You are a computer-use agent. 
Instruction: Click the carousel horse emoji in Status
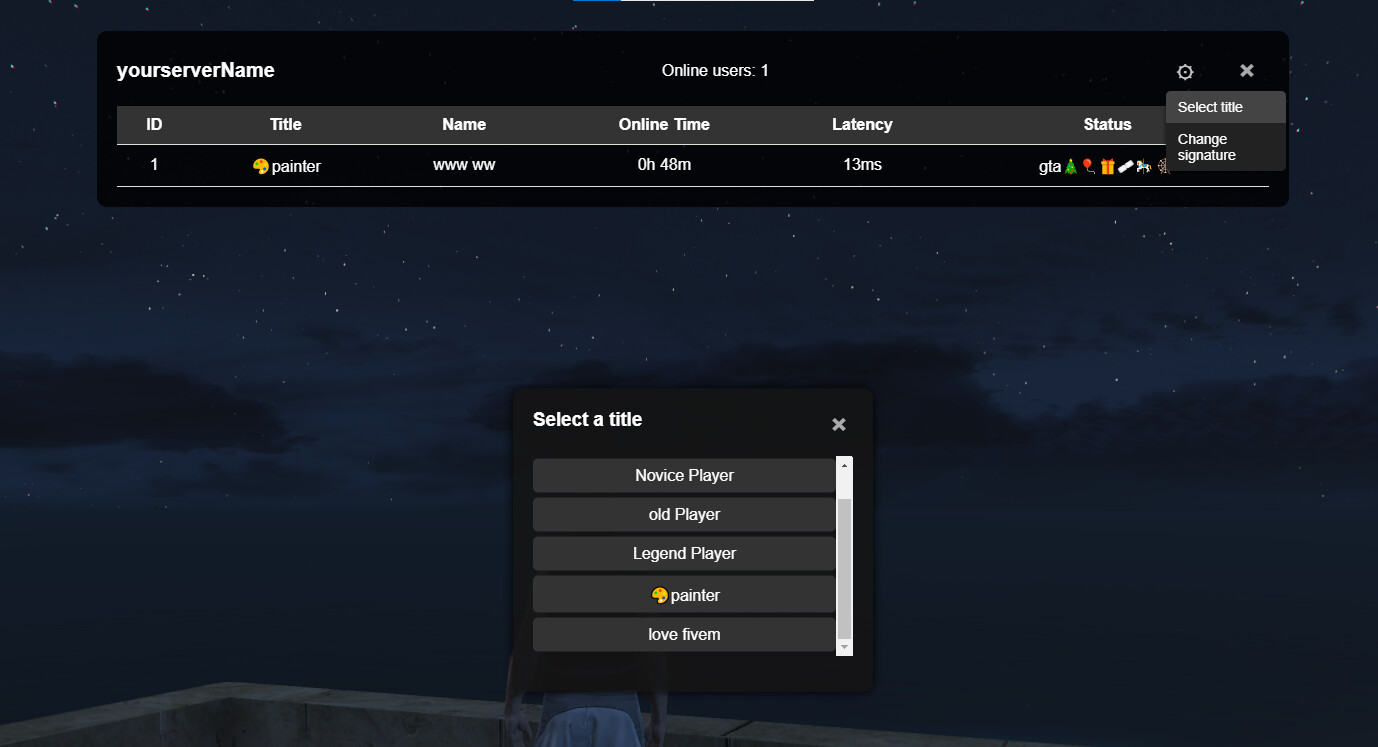1144,166
